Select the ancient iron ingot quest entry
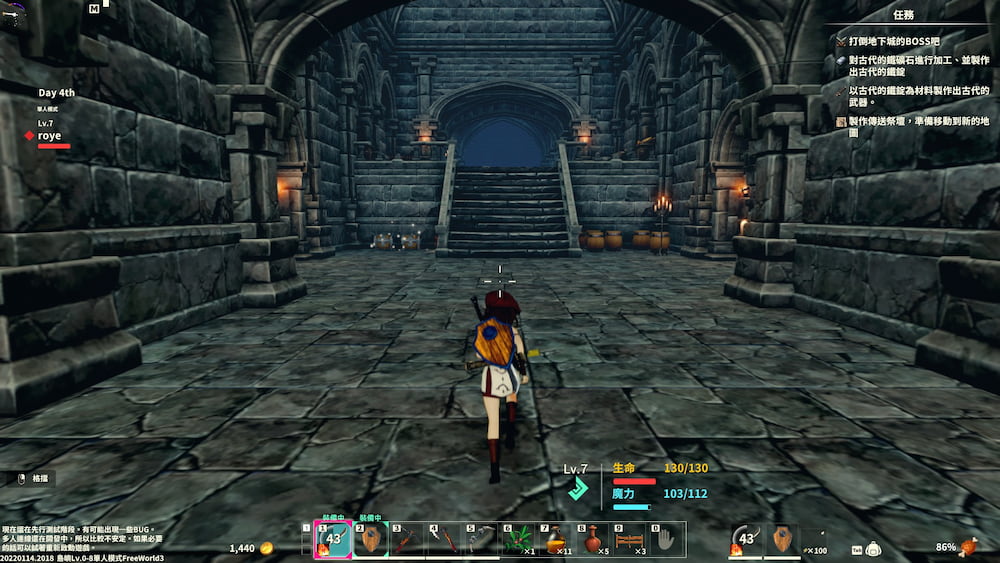Screen dimensions: 1000x563 910,67
